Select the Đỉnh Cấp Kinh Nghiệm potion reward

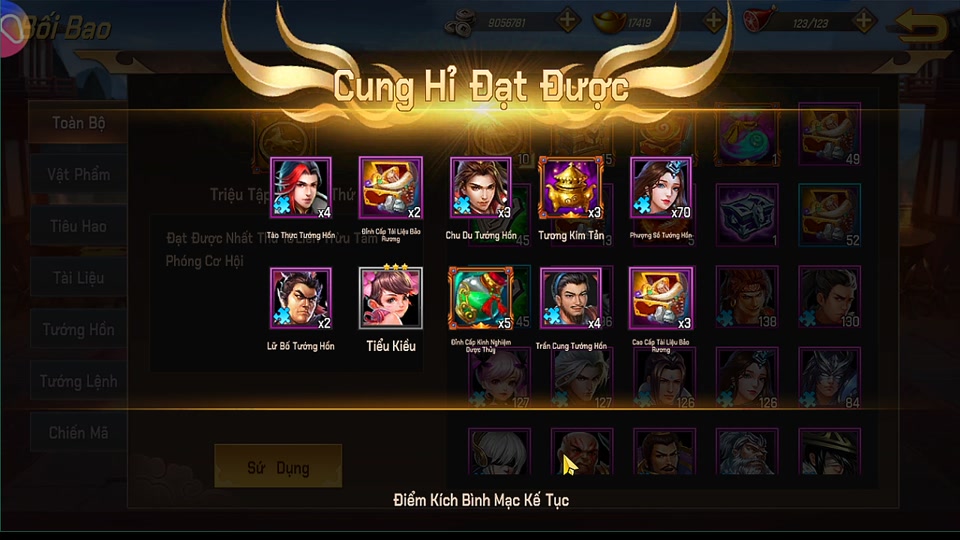pos(481,298)
